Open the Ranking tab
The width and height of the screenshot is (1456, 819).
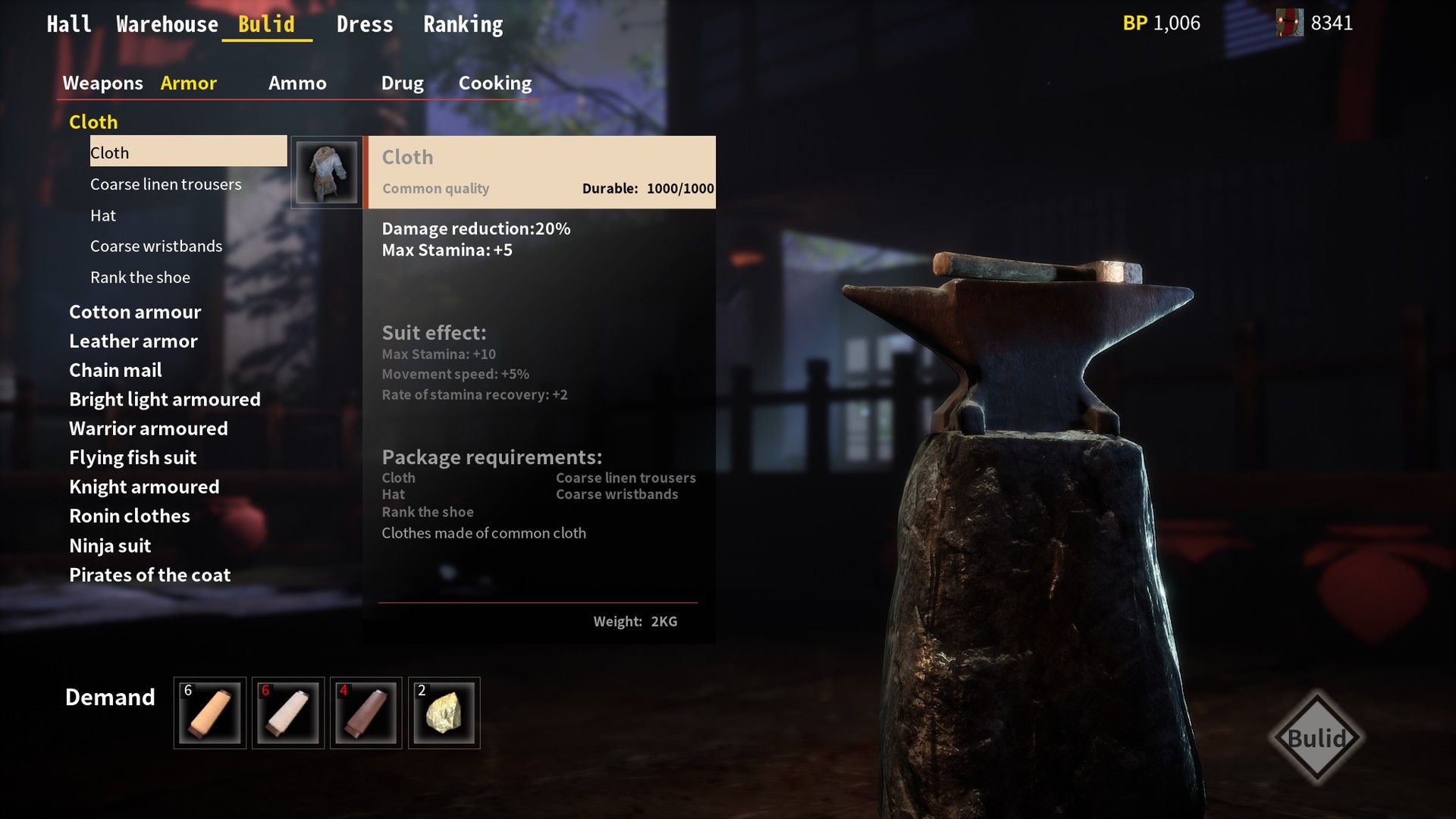point(463,24)
